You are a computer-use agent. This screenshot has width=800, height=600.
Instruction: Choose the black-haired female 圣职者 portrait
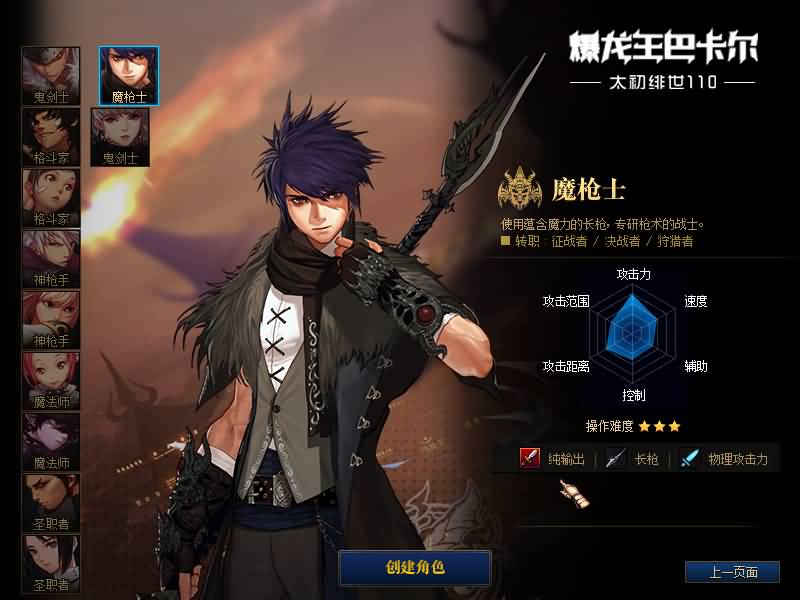(x=51, y=563)
